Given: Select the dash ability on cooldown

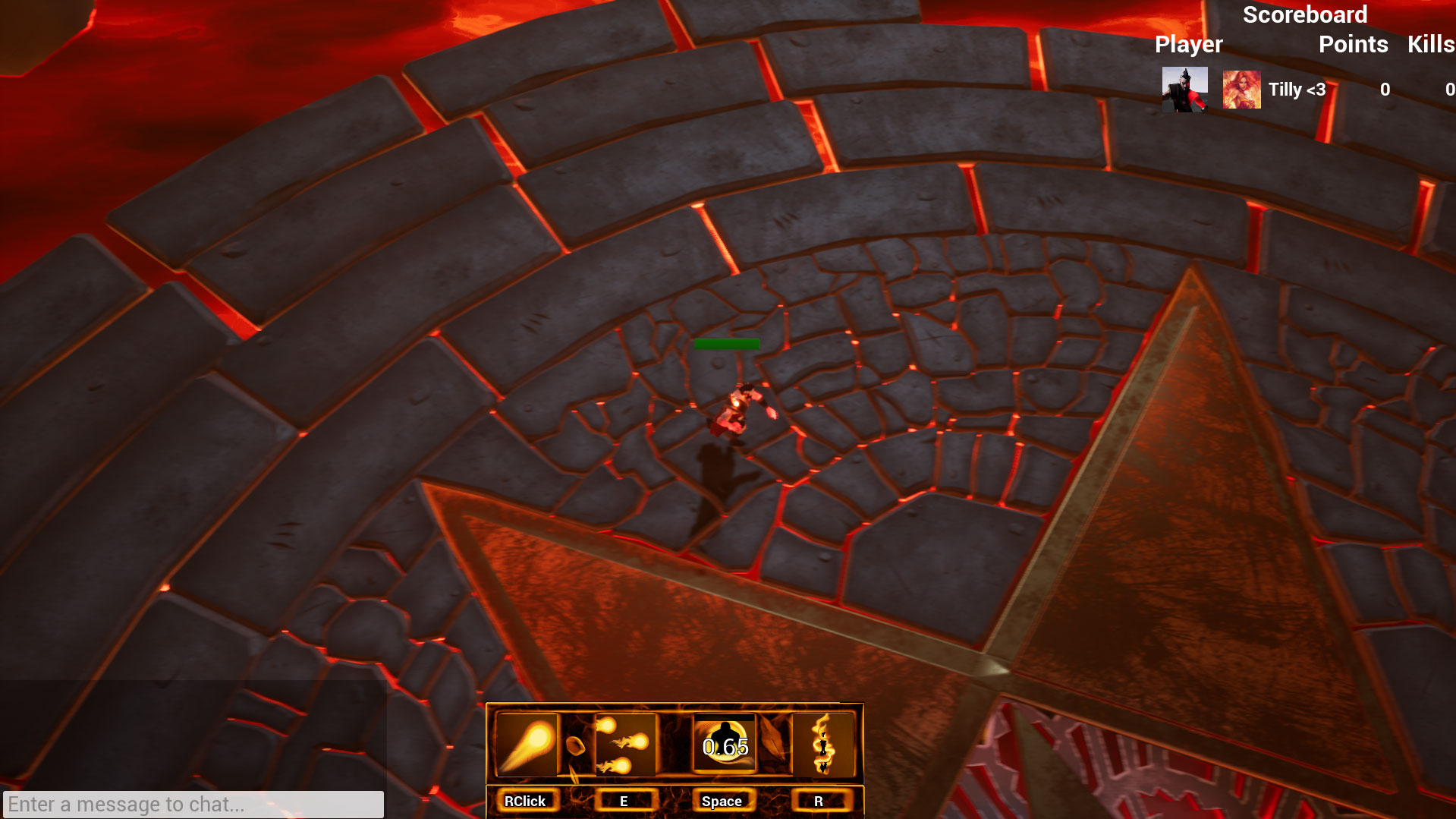Looking at the screenshot, I should click(725, 745).
